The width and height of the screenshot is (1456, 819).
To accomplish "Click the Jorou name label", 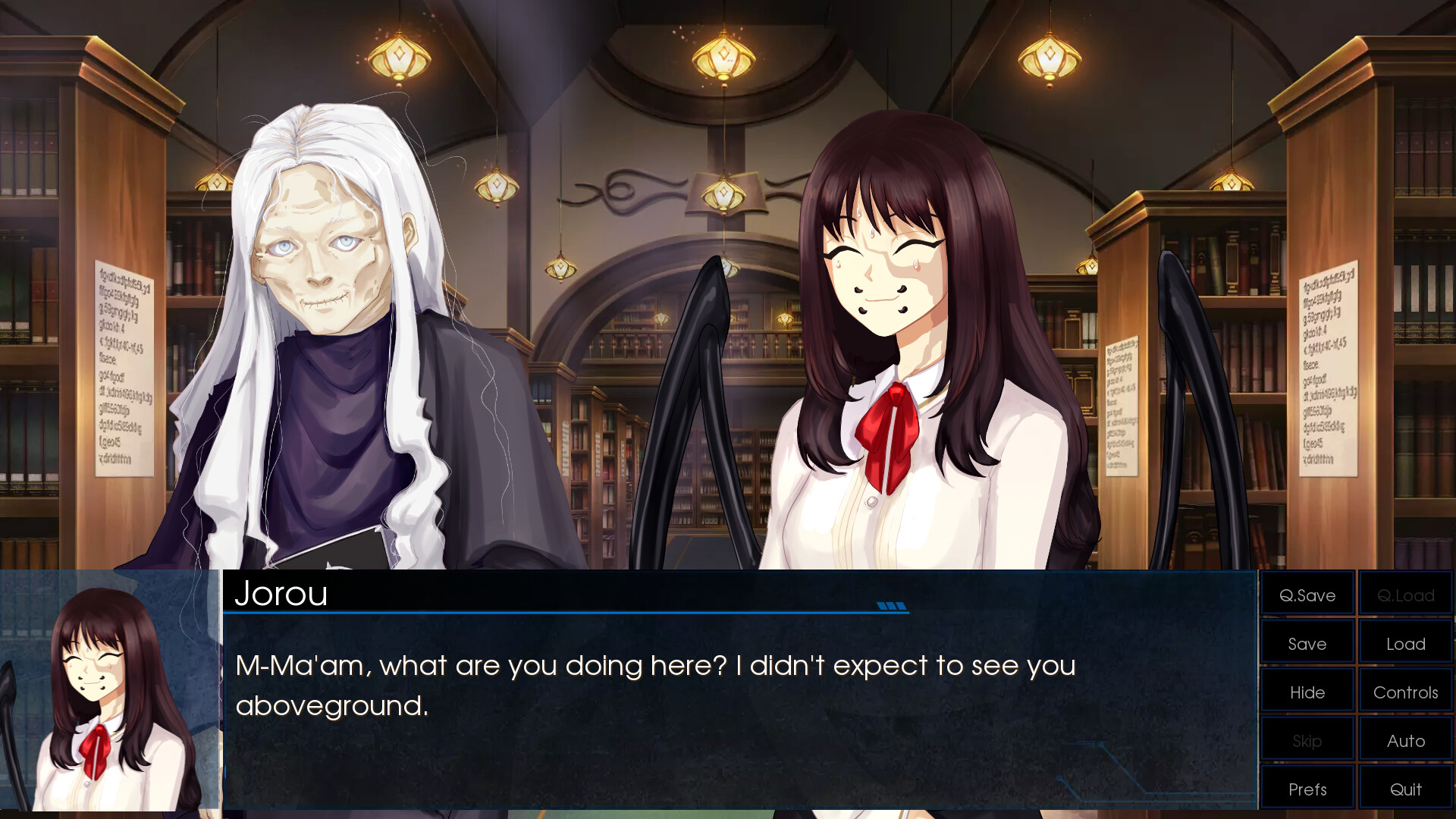I will (x=282, y=595).
